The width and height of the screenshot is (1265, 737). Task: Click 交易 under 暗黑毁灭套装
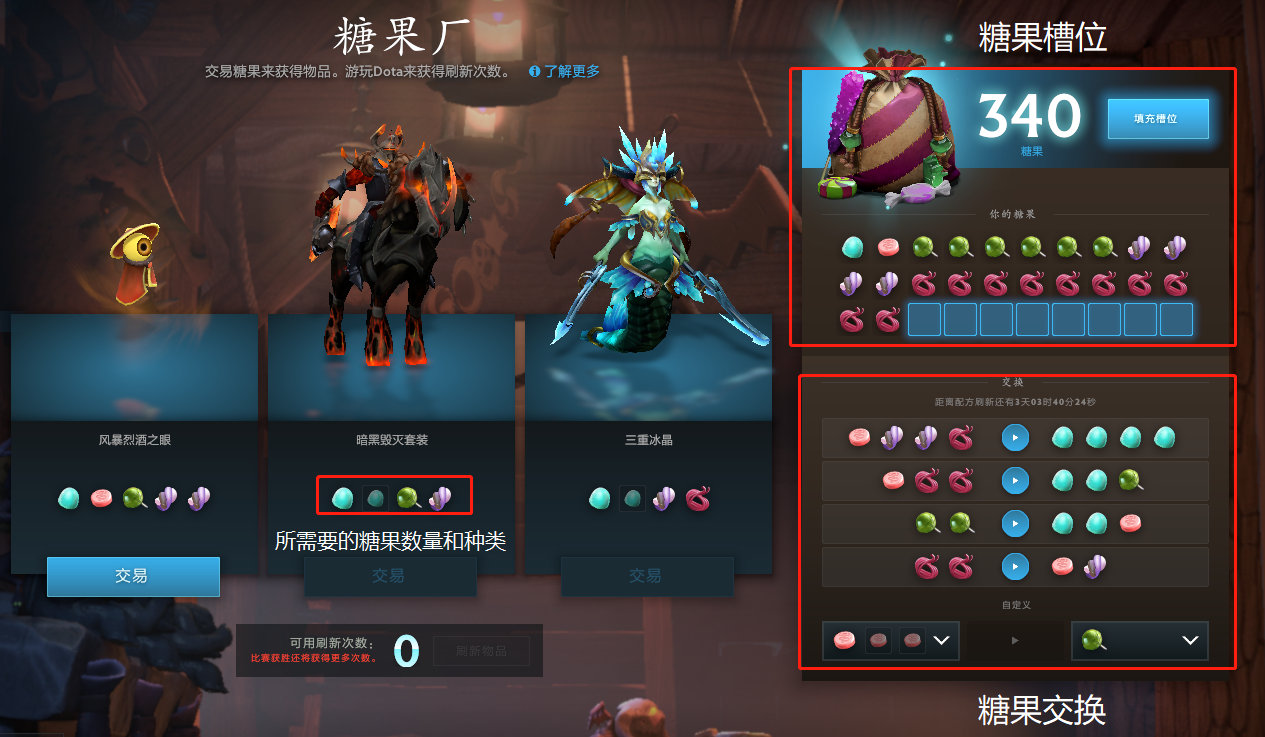click(x=389, y=576)
